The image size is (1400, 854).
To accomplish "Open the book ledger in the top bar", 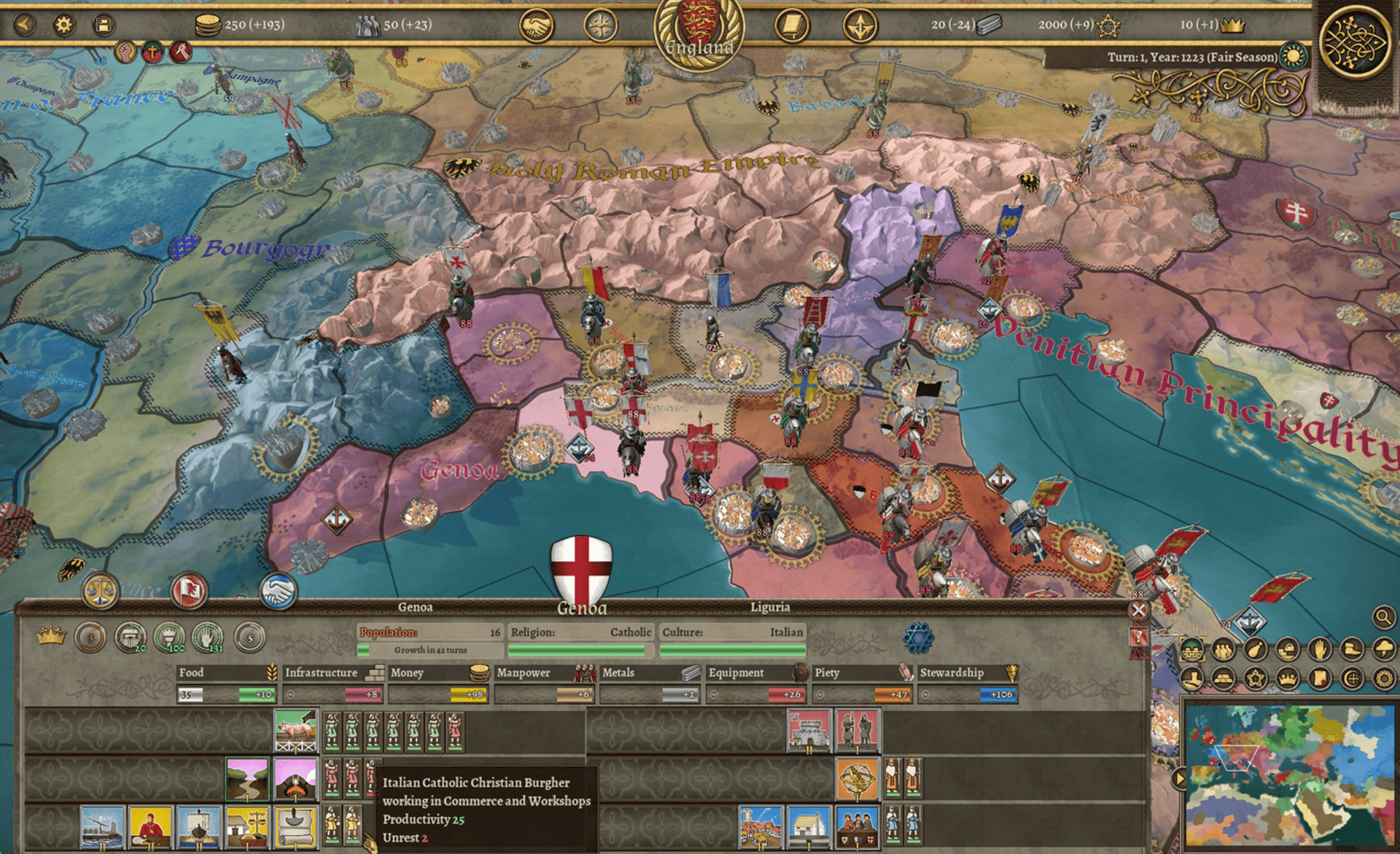I will click(791, 27).
